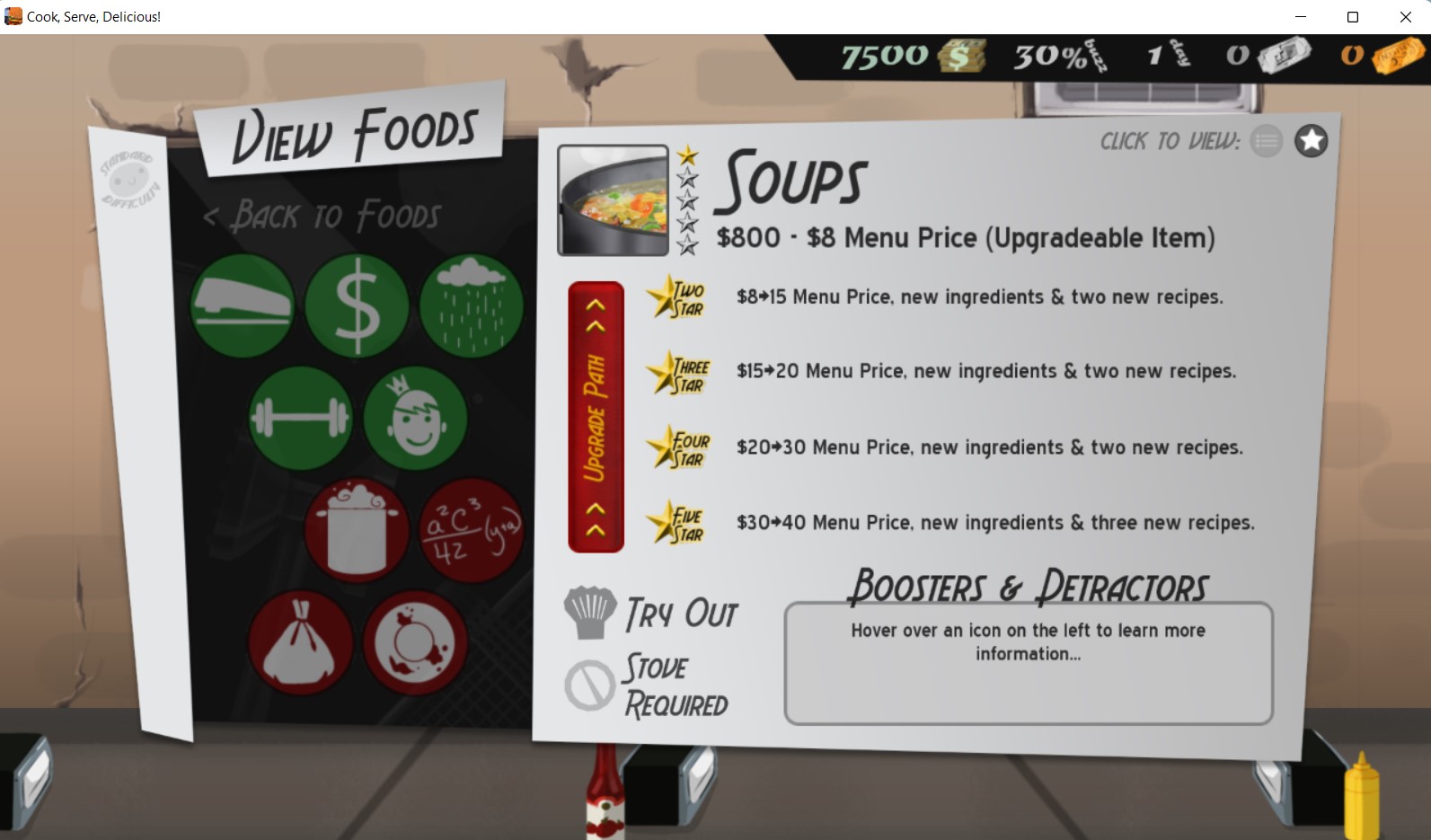The height and width of the screenshot is (840, 1431).
Task: Select the dumbbell healthy-food icon
Action: tap(299, 417)
